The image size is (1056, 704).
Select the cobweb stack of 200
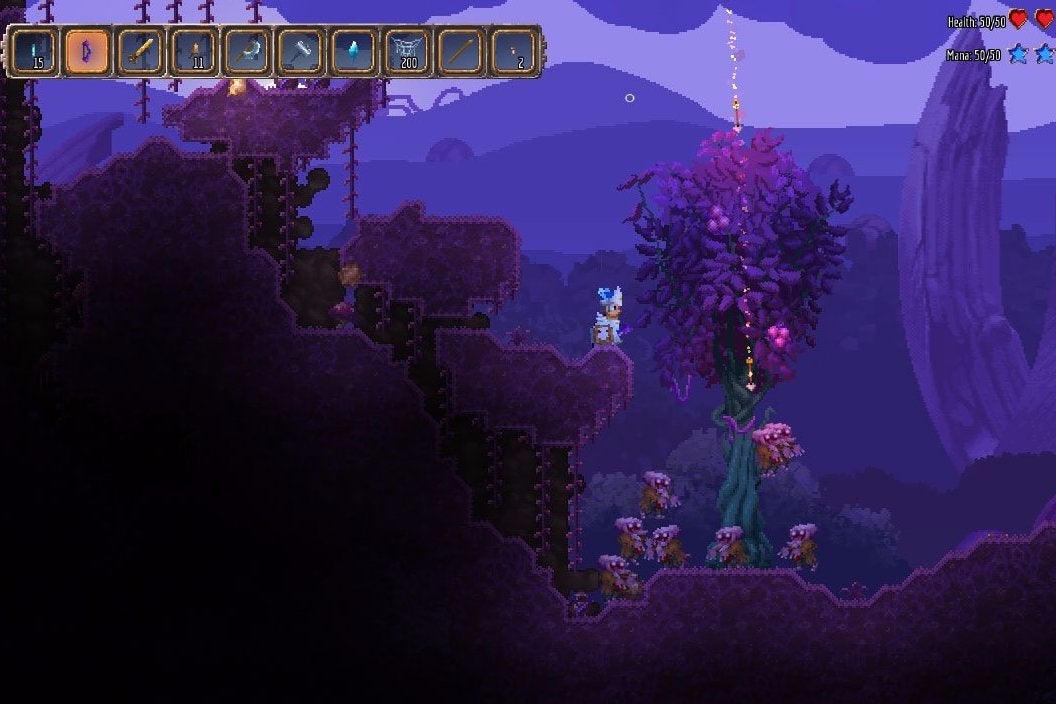point(406,52)
